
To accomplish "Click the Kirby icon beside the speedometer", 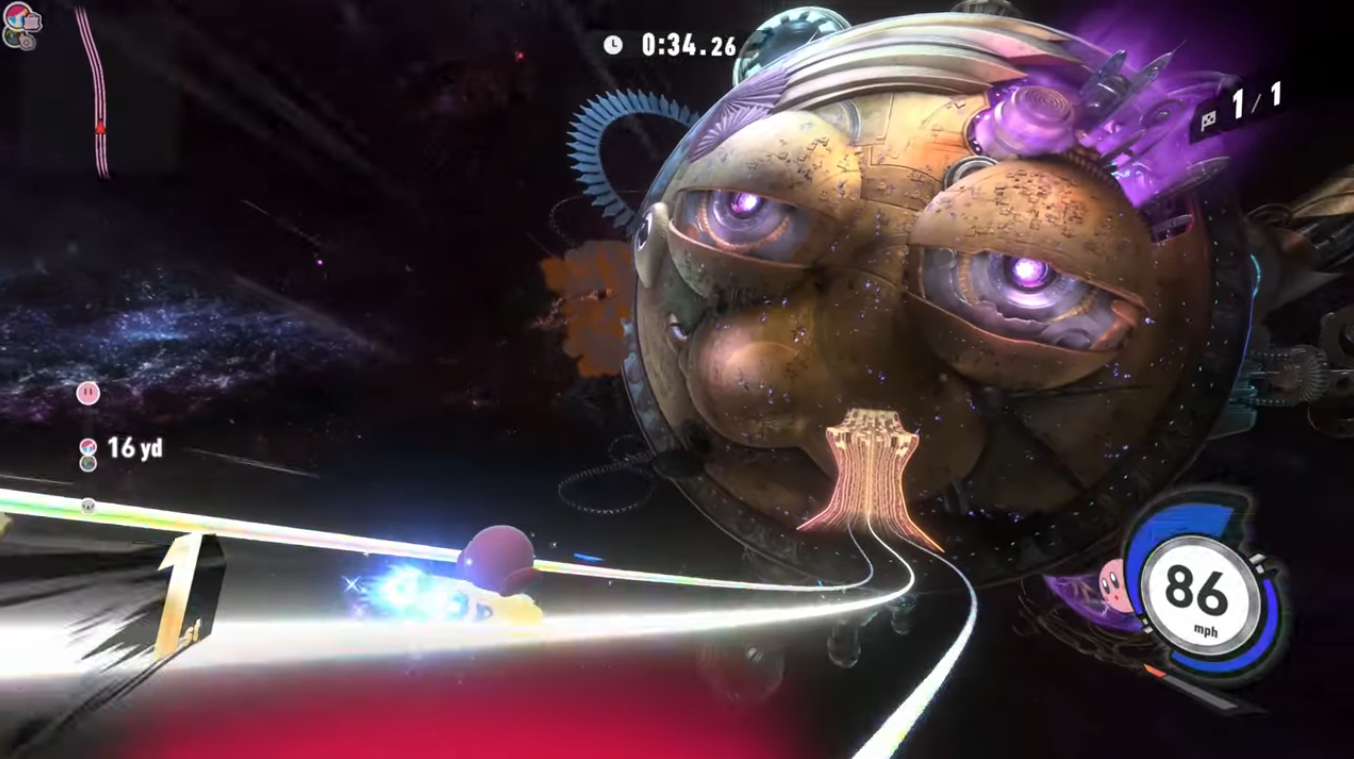I will tap(1113, 579).
